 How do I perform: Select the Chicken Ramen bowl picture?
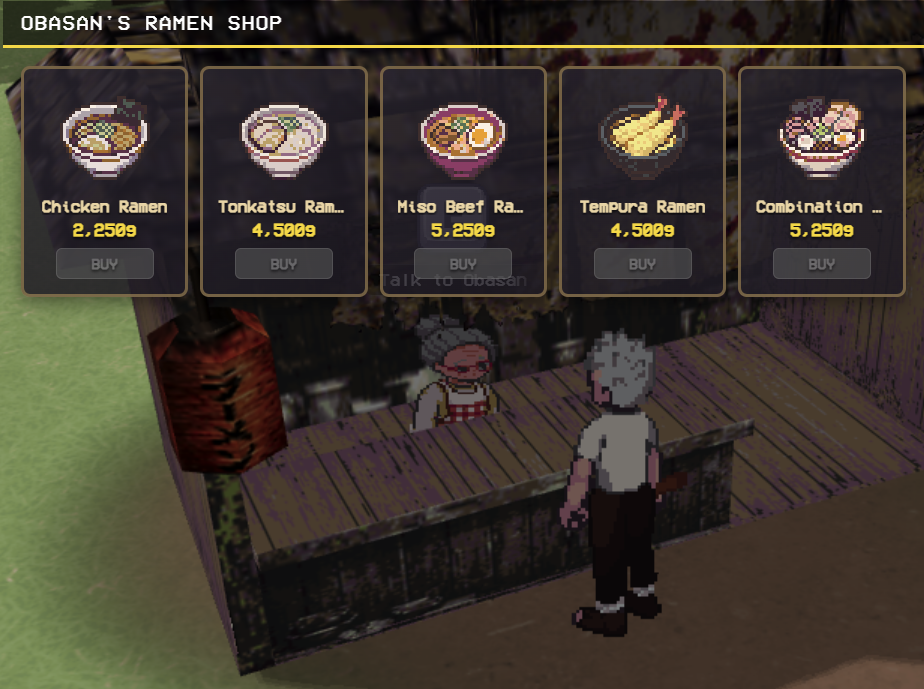[x=105, y=135]
